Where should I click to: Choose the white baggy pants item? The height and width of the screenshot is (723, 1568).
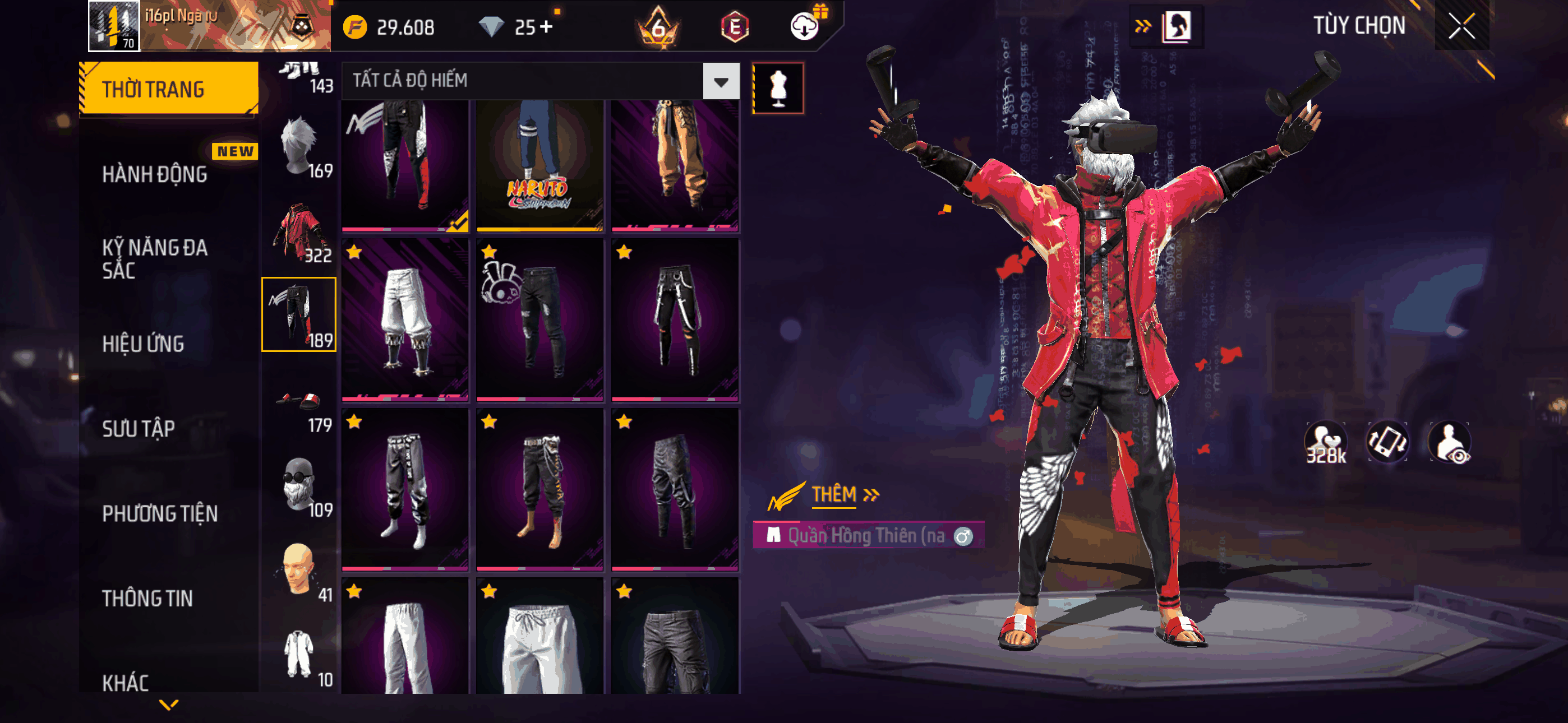[x=405, y=320]
